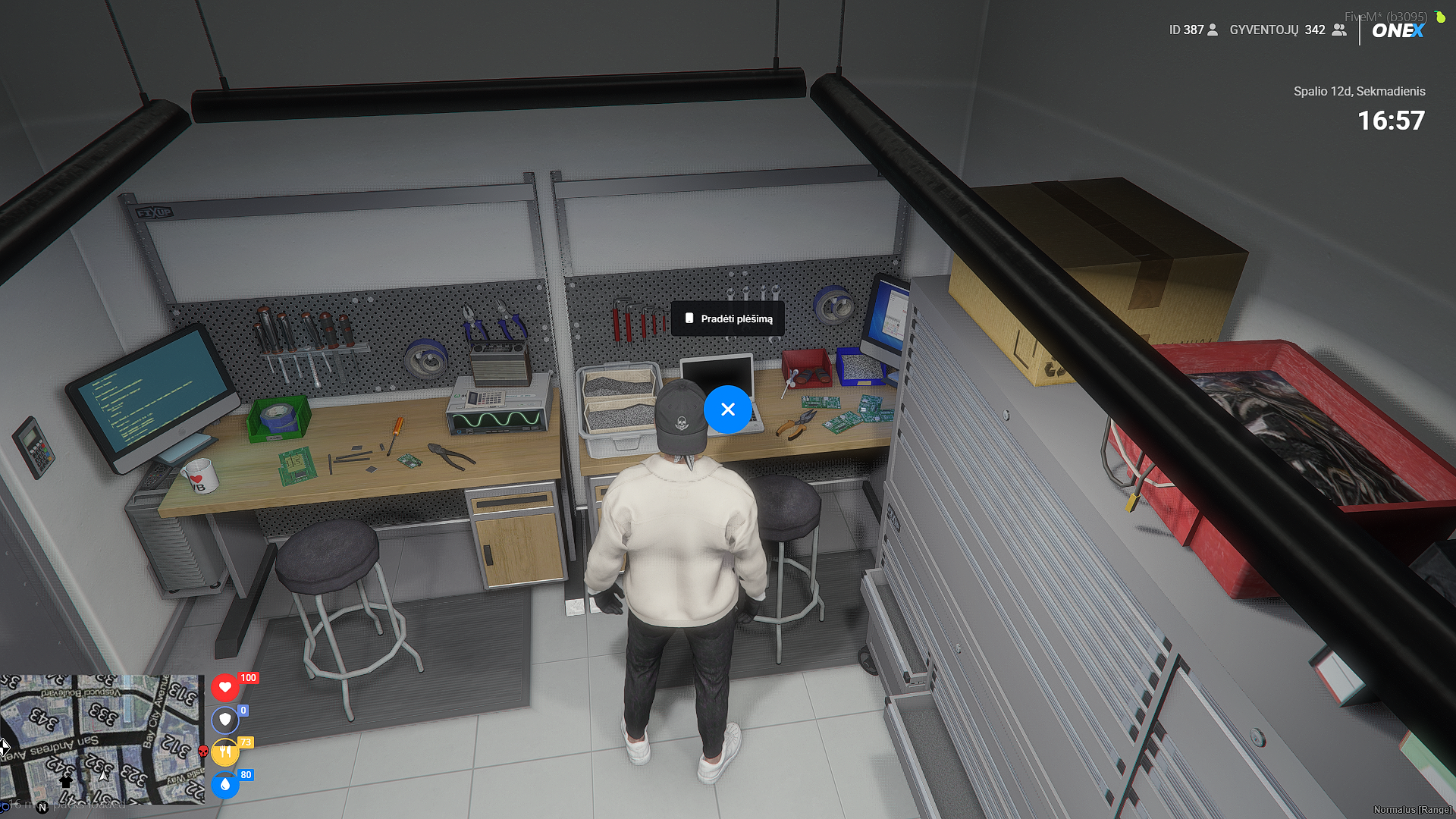Open the street minimap

(x=102, y=739)
